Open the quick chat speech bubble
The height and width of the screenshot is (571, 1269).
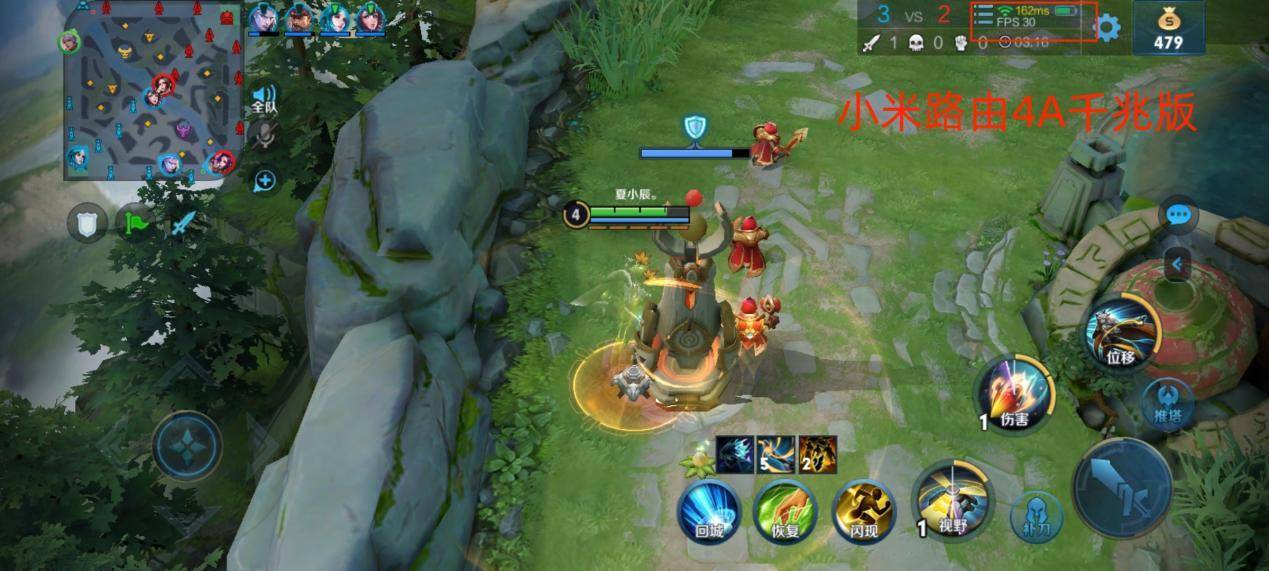pos(1179,214)
